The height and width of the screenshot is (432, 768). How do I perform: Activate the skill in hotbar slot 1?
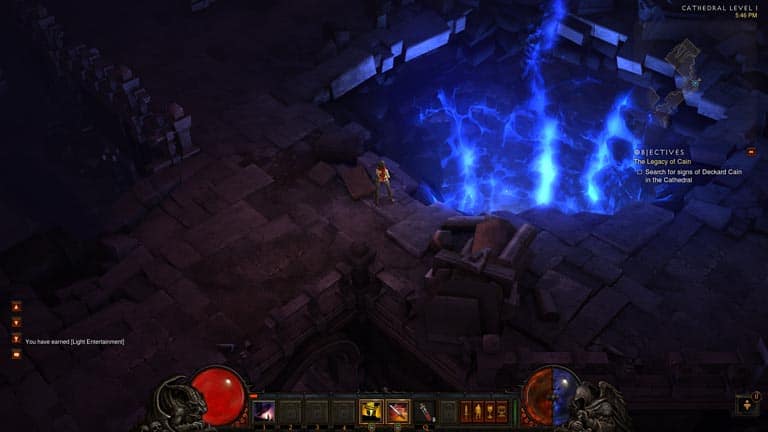264,411
